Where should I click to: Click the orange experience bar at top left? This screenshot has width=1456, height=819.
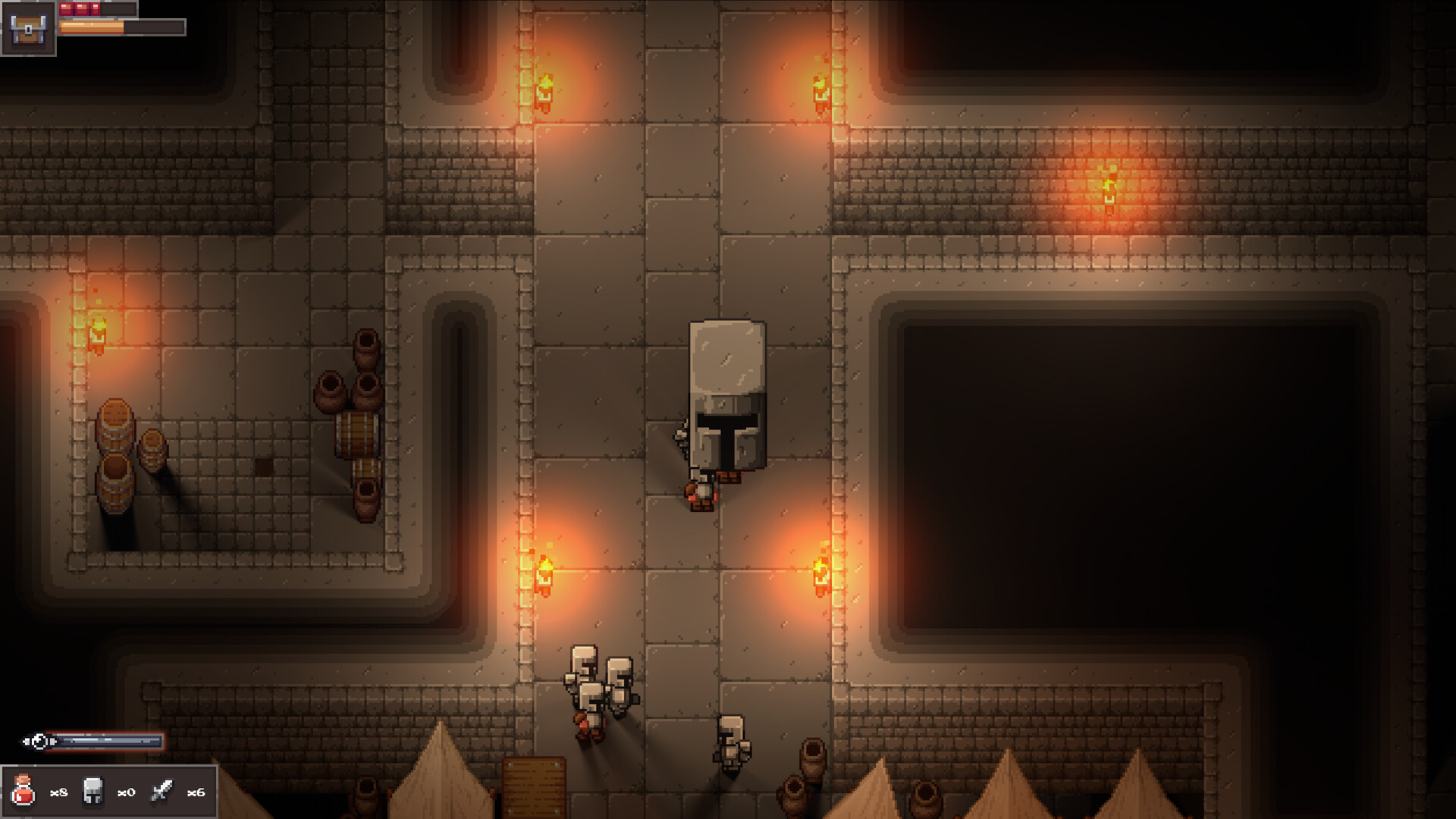pos(91,27)
